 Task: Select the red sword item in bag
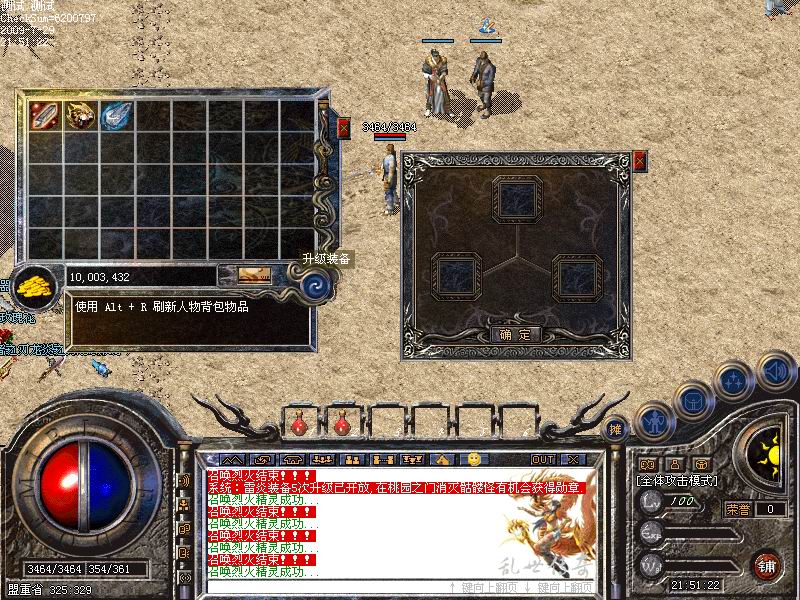point(44,115)
